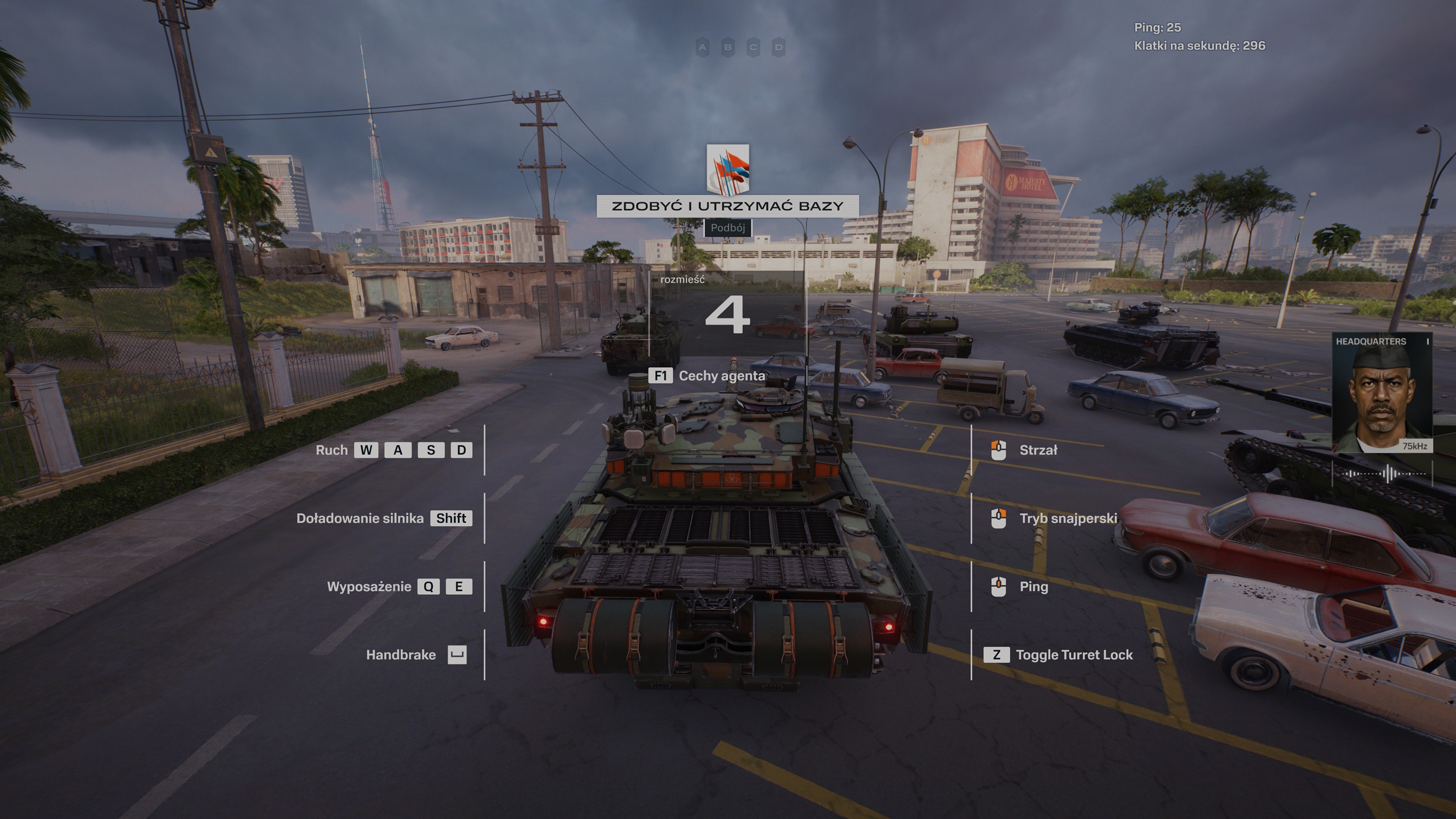The image size is (1456, 819).
Task: Click the flags game mode icon
Action: (x=728, y=168)
